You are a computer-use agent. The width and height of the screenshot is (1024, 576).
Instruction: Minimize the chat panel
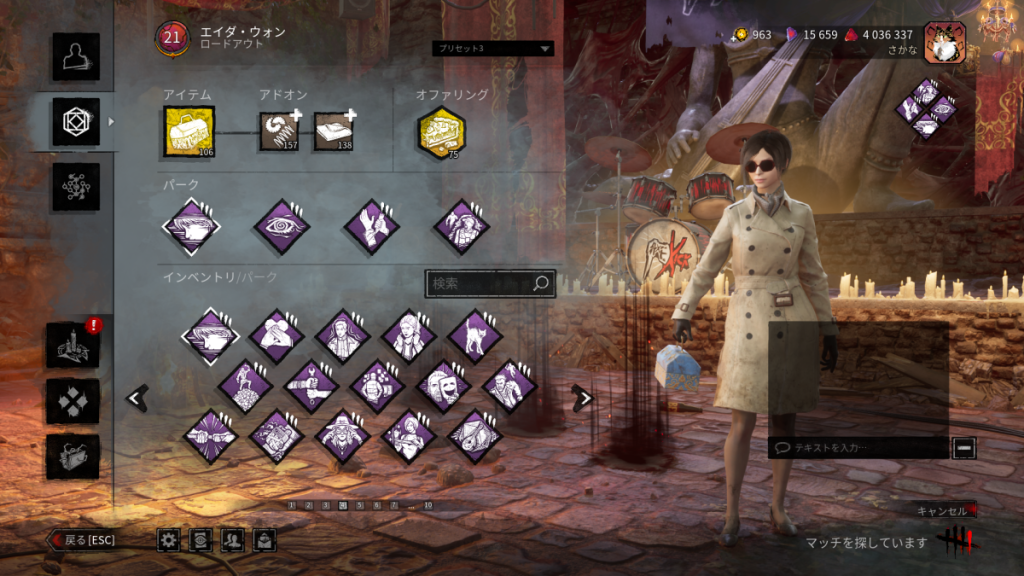[964, 448]
